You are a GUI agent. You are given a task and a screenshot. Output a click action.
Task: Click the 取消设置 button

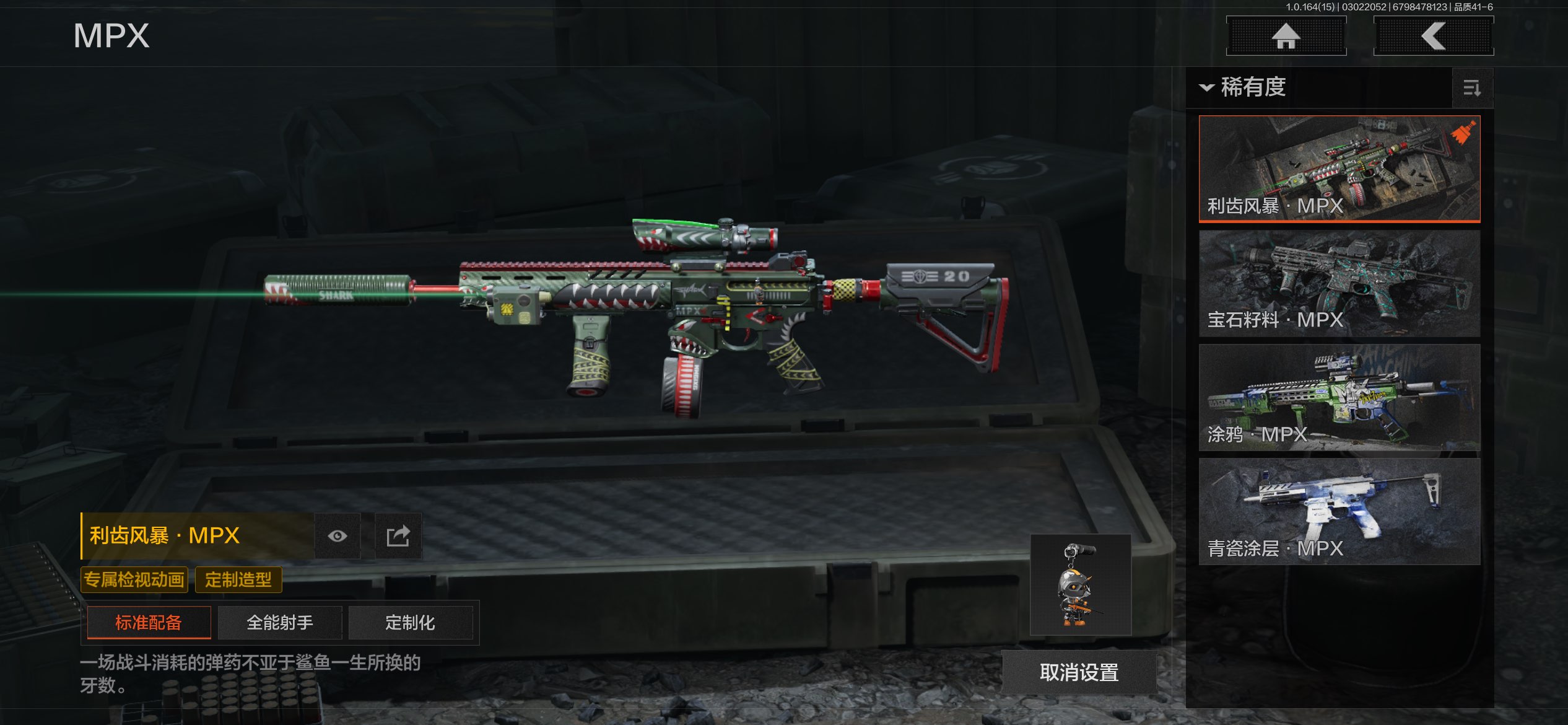pyautogui.click(x=1079, y=672)
